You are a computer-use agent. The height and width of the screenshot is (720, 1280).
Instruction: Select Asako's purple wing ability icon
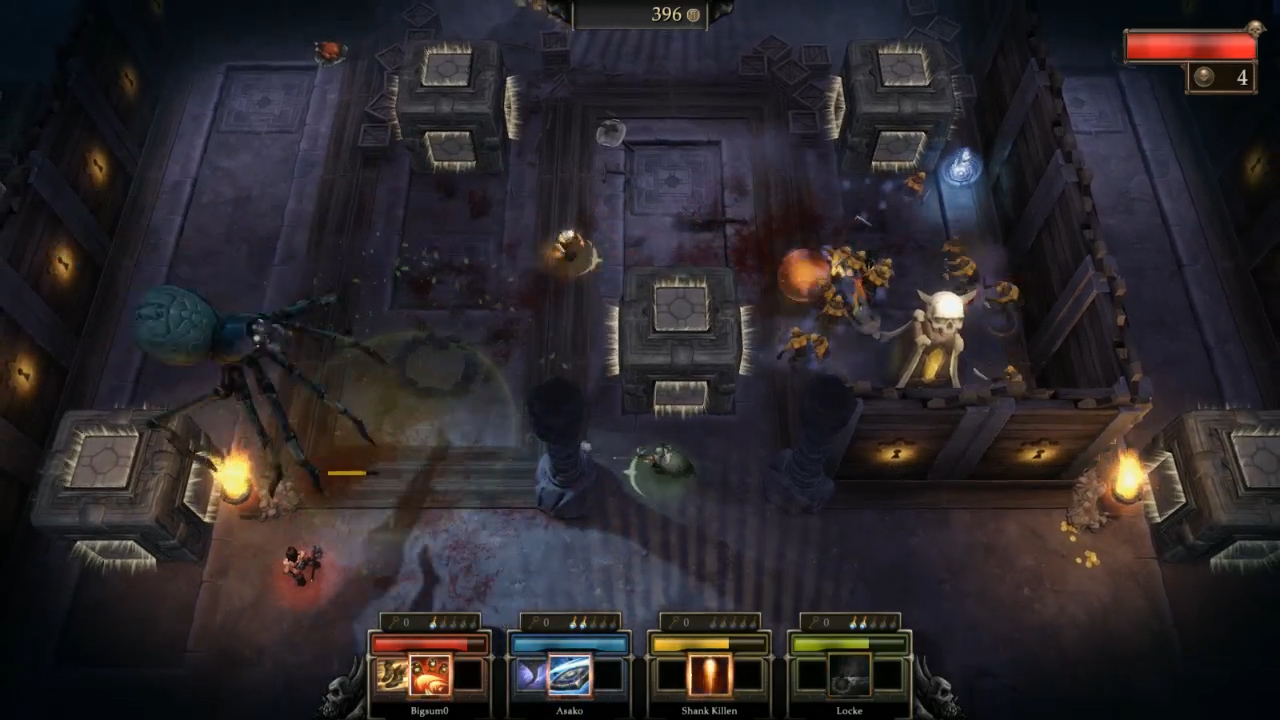click(531, 675)
